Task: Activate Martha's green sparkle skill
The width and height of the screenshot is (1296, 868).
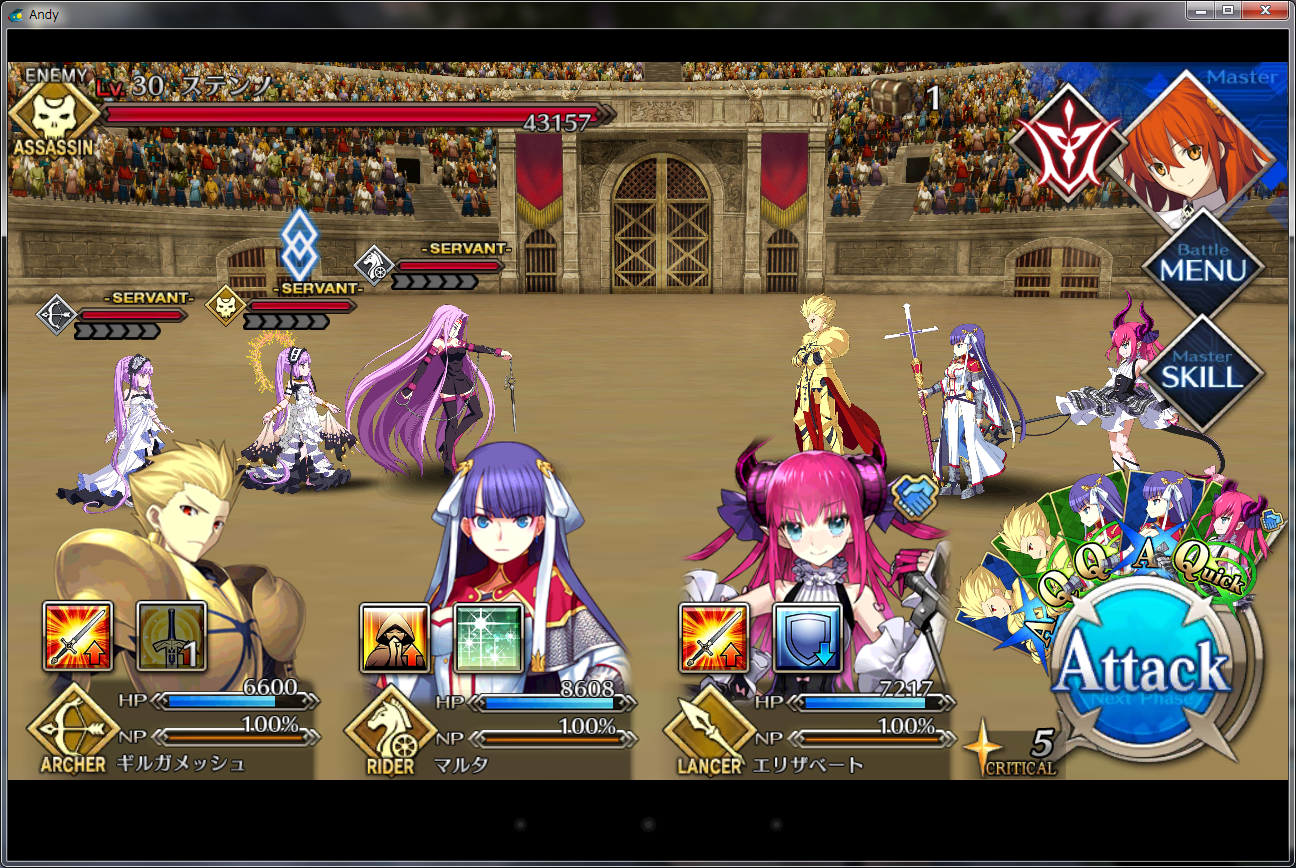Action: point(489,637)
